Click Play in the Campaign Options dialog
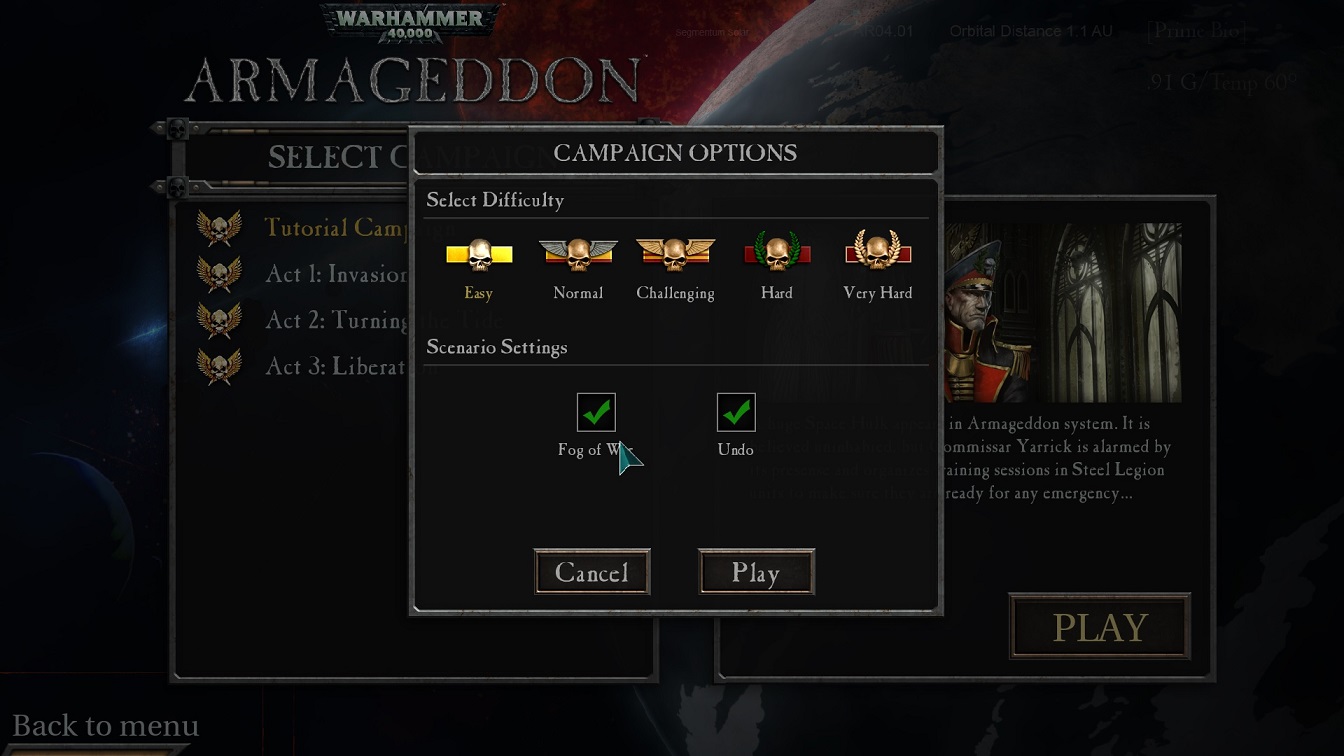 click(x=757, y=571)
